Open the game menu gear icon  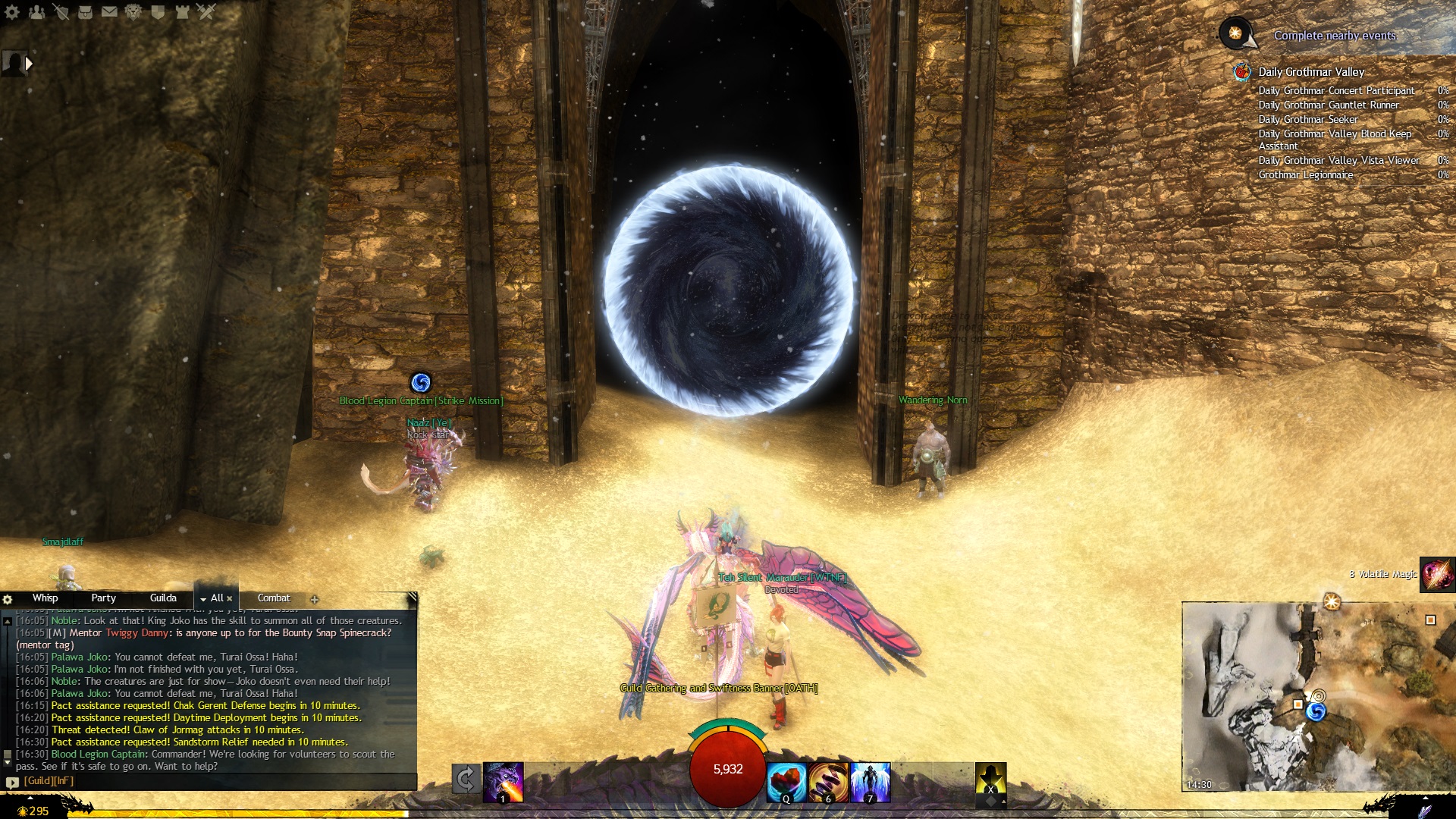coord(12,11)
